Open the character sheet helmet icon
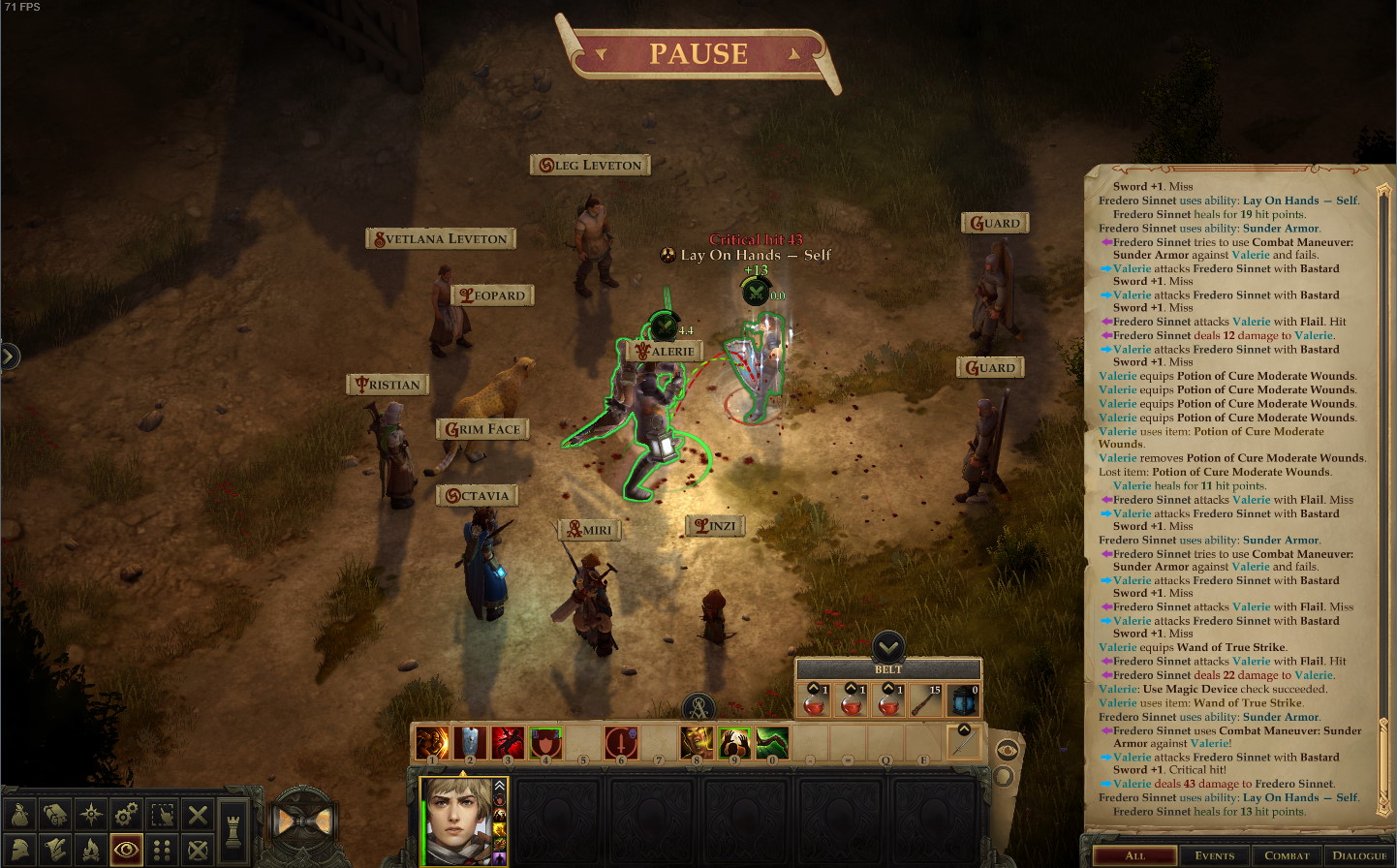1397x868 pixels. (19, 850)
